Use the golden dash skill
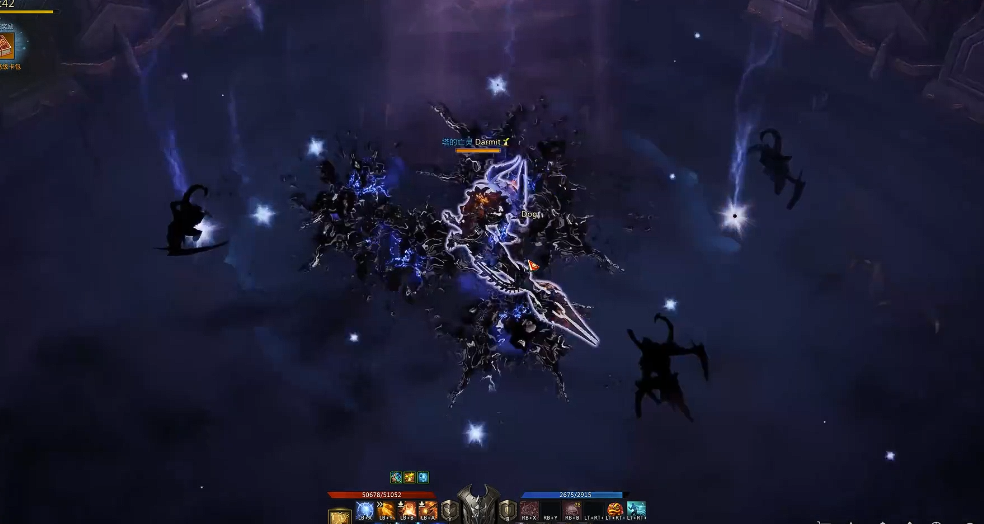Image resolution: width=984 pixels, height=524 pixels. tap(386, 511)
